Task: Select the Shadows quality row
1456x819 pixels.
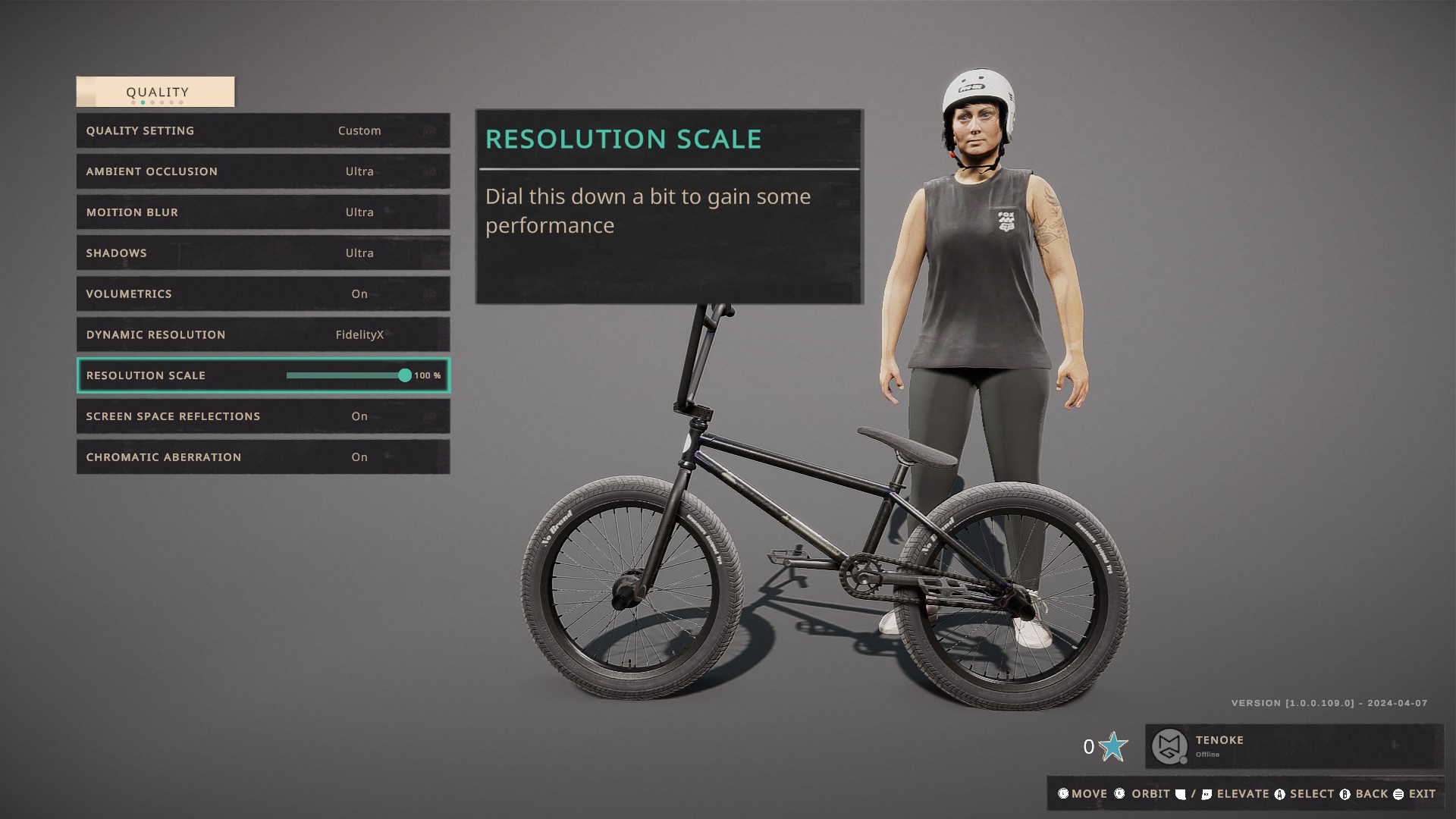Action: click(x=262, y=253)
